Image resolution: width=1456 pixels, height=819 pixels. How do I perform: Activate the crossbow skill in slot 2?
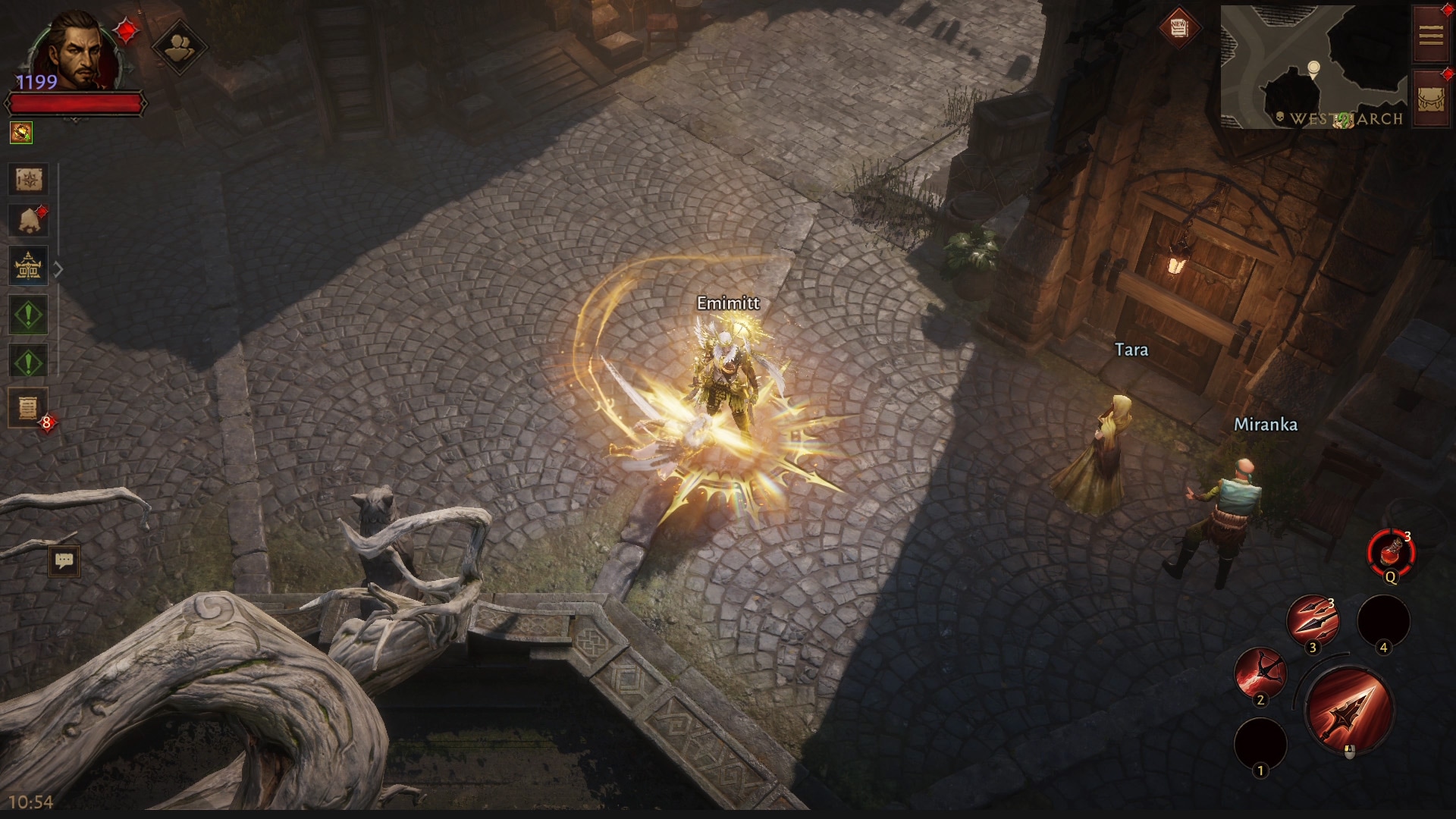[1260, 673]
